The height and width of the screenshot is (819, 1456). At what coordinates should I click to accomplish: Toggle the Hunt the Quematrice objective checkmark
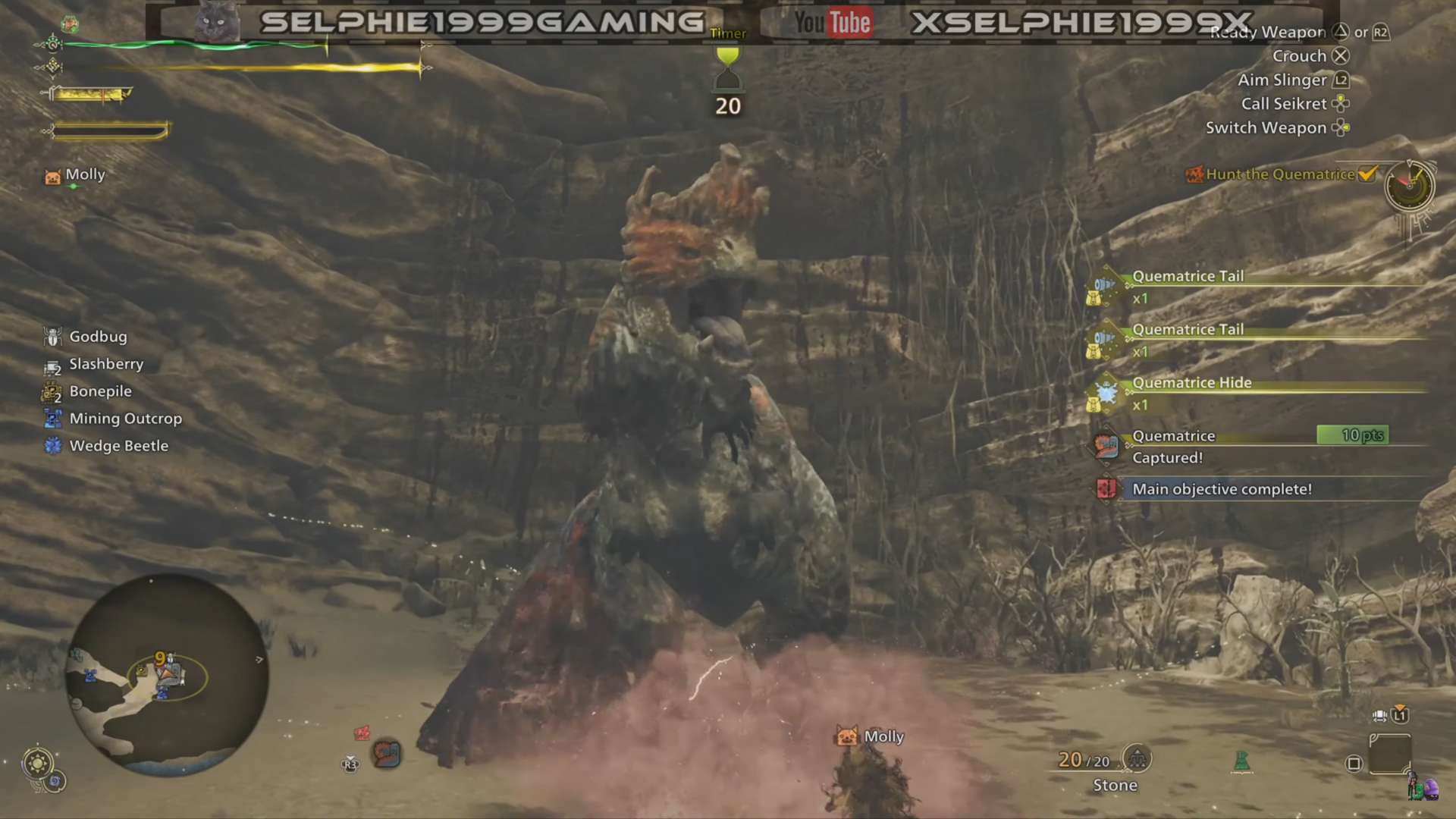pos(1367,174)
